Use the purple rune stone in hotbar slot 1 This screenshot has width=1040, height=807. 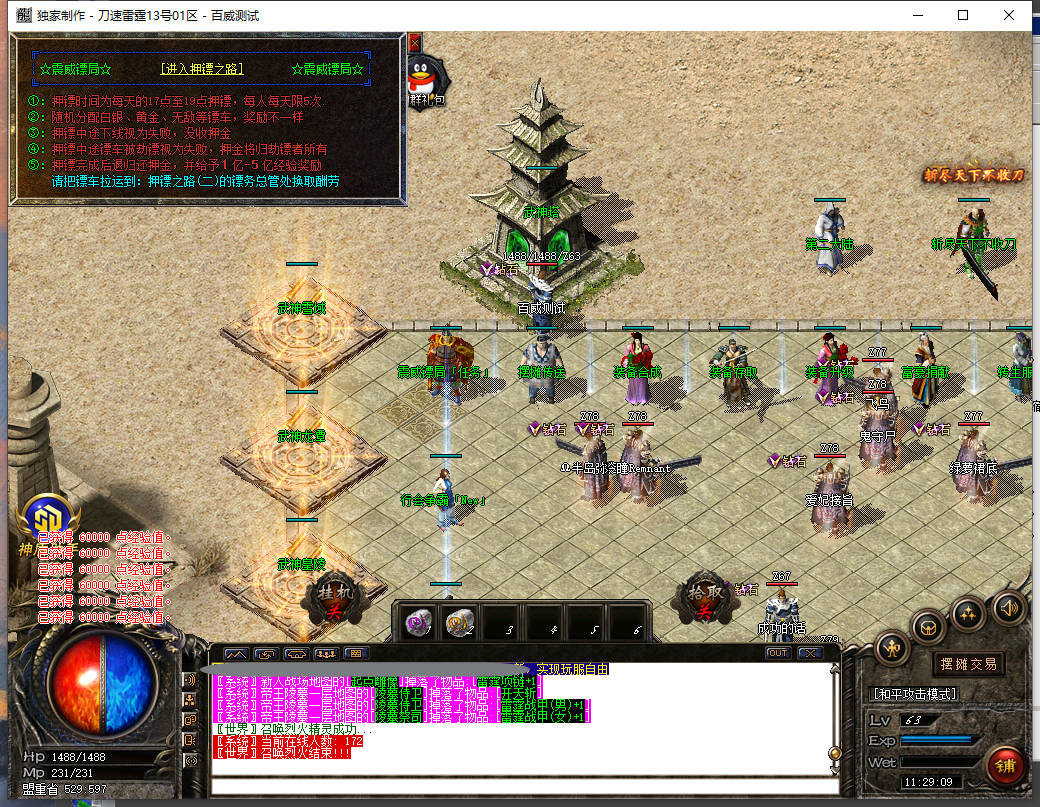point(417,624)
